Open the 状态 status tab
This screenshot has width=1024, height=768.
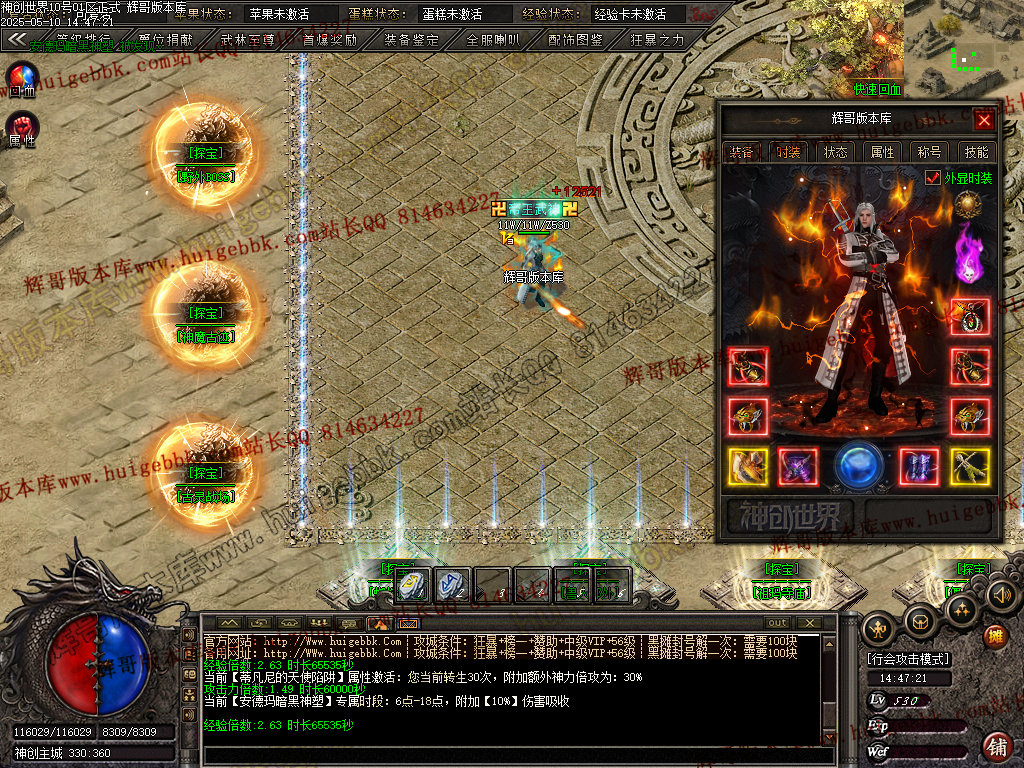pyautogui.click(x=835, y=152)
